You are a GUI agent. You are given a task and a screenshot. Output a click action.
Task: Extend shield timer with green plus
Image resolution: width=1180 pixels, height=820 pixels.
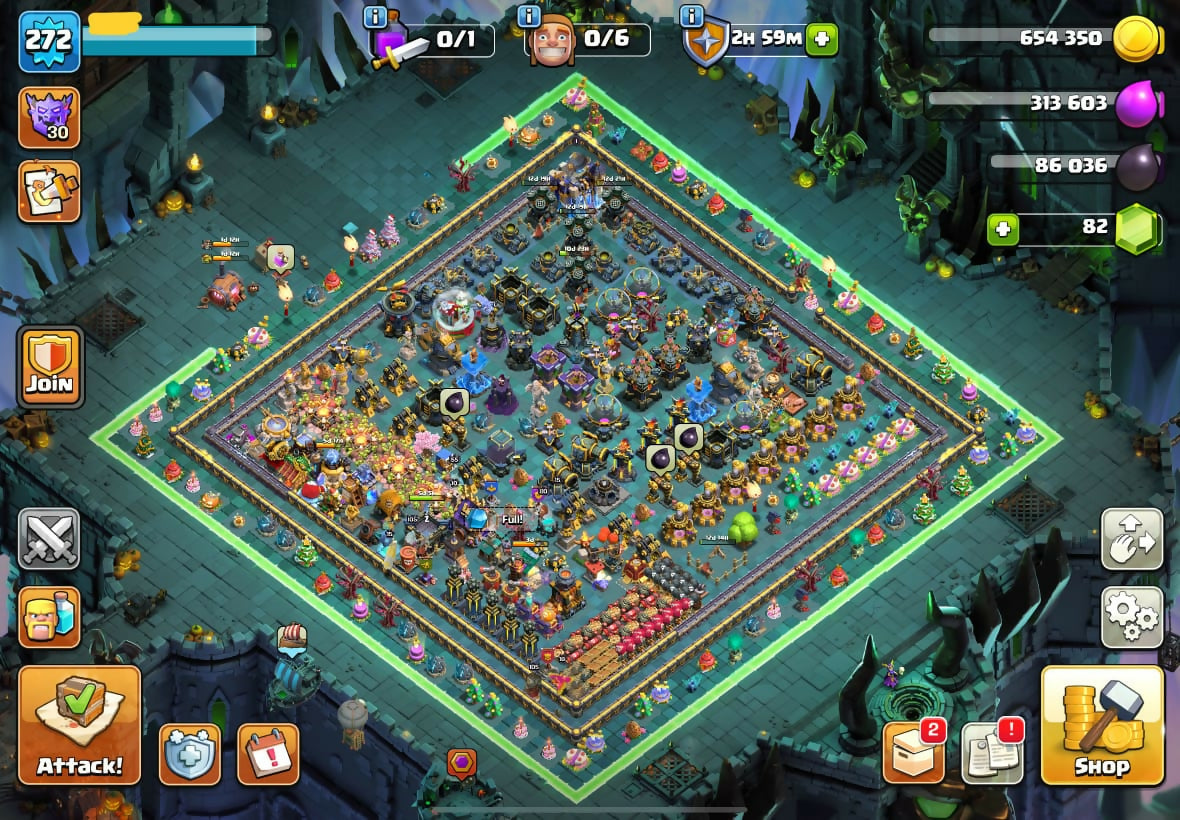(822, 40)
